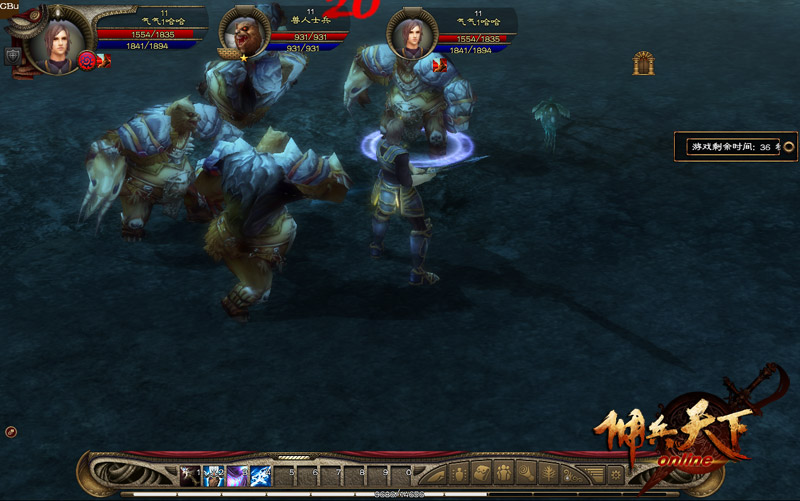Click the gold ring on the timer panel
The height and width of the screenshot is (501, 800).
[788, 146]
